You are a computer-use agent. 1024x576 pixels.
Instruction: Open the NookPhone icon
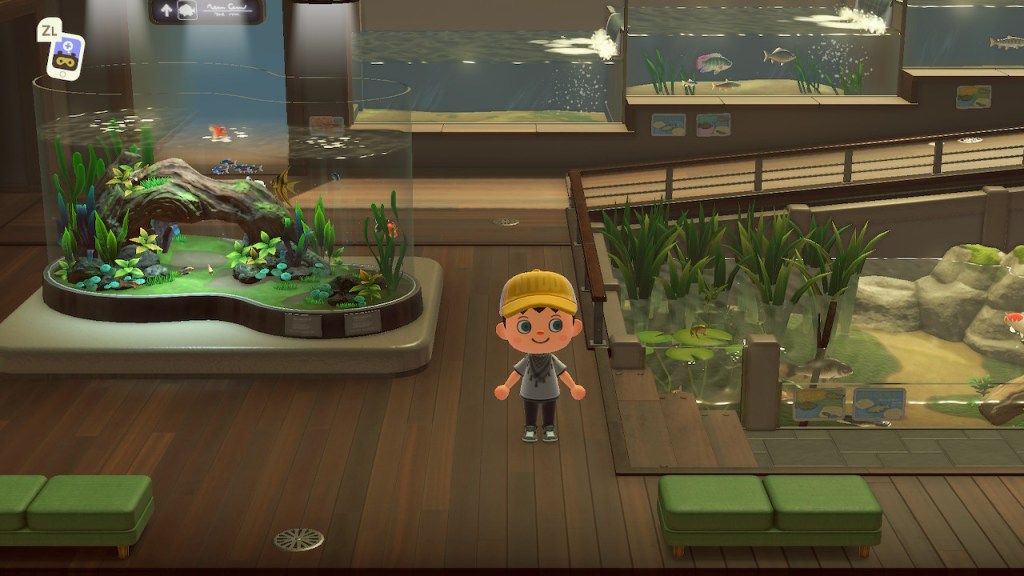tap(65, 55)
